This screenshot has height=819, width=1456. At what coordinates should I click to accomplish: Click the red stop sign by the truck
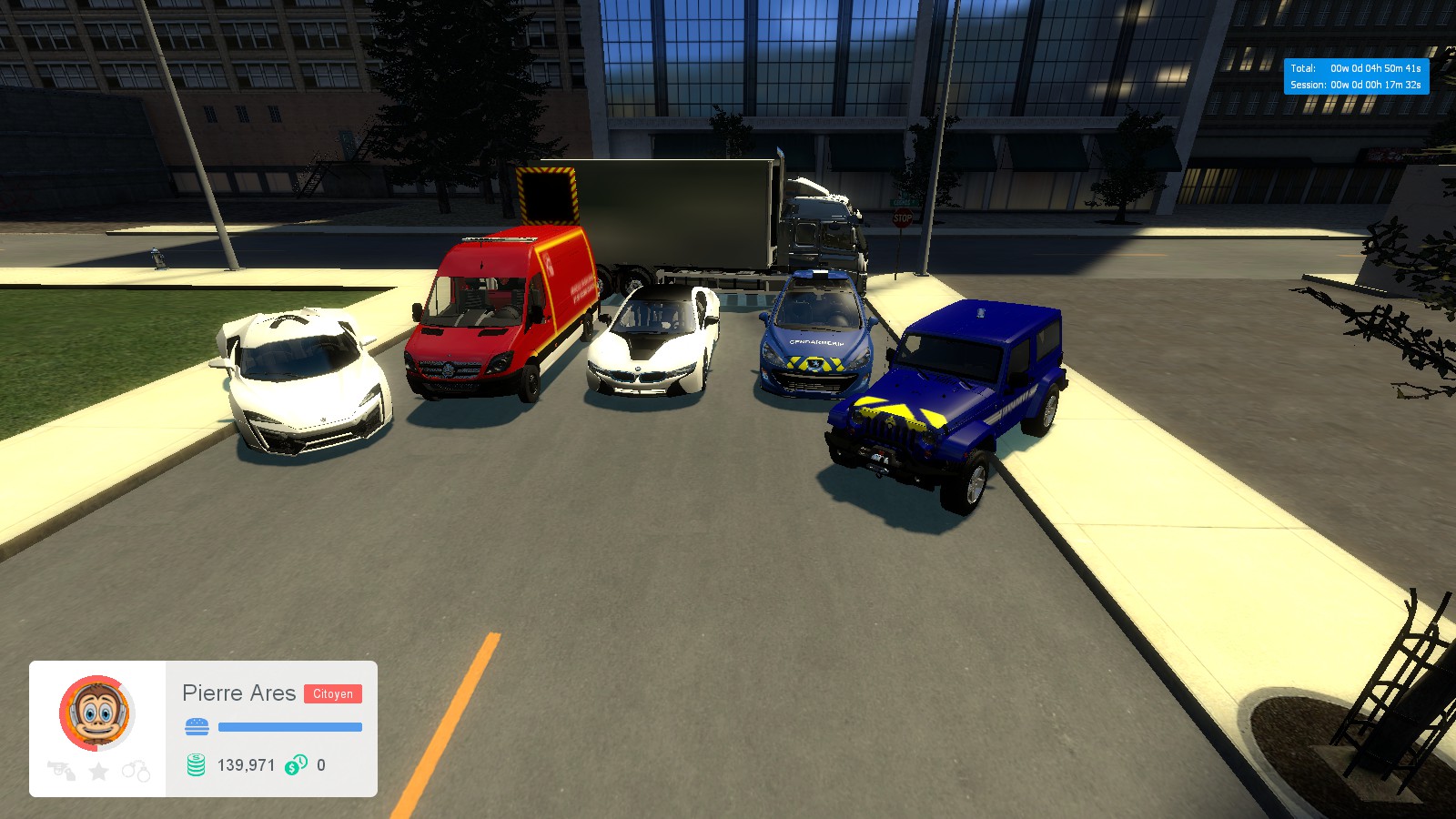point(902,218)
